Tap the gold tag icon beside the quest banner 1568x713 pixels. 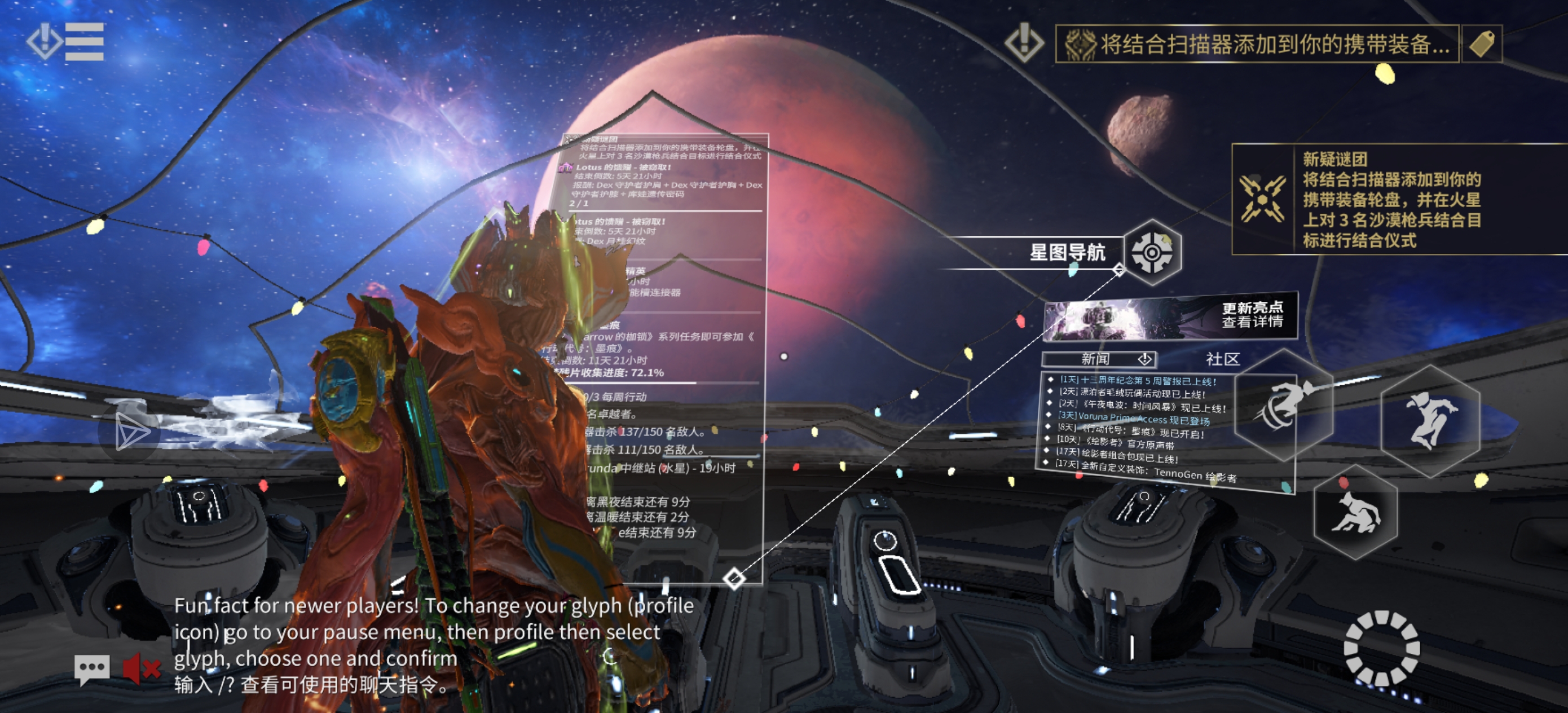1482,44
